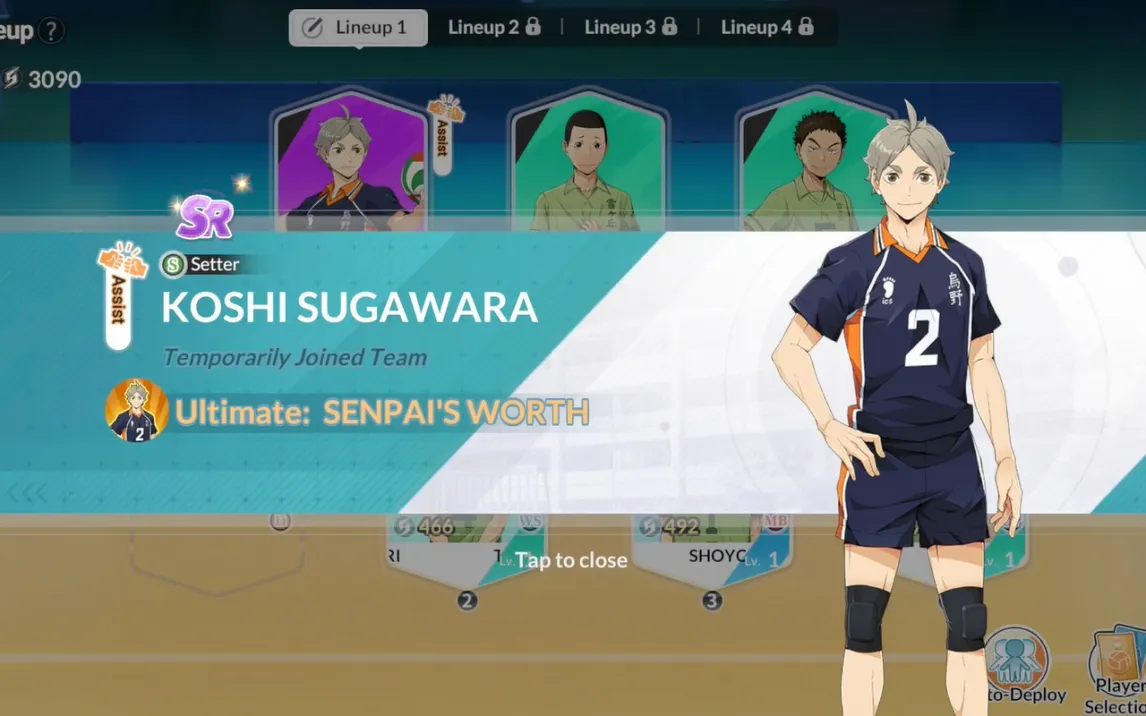Tap to close the character banner
This screenshot has height=716, width=1146.
[571, 560]
